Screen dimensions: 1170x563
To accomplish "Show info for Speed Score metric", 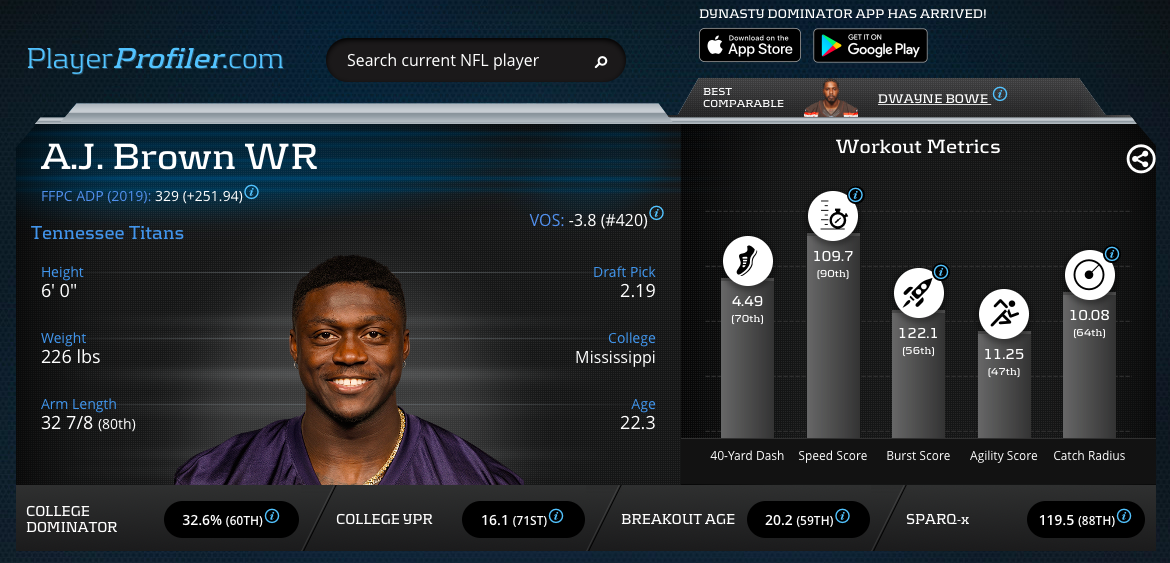I will point(855,195).
